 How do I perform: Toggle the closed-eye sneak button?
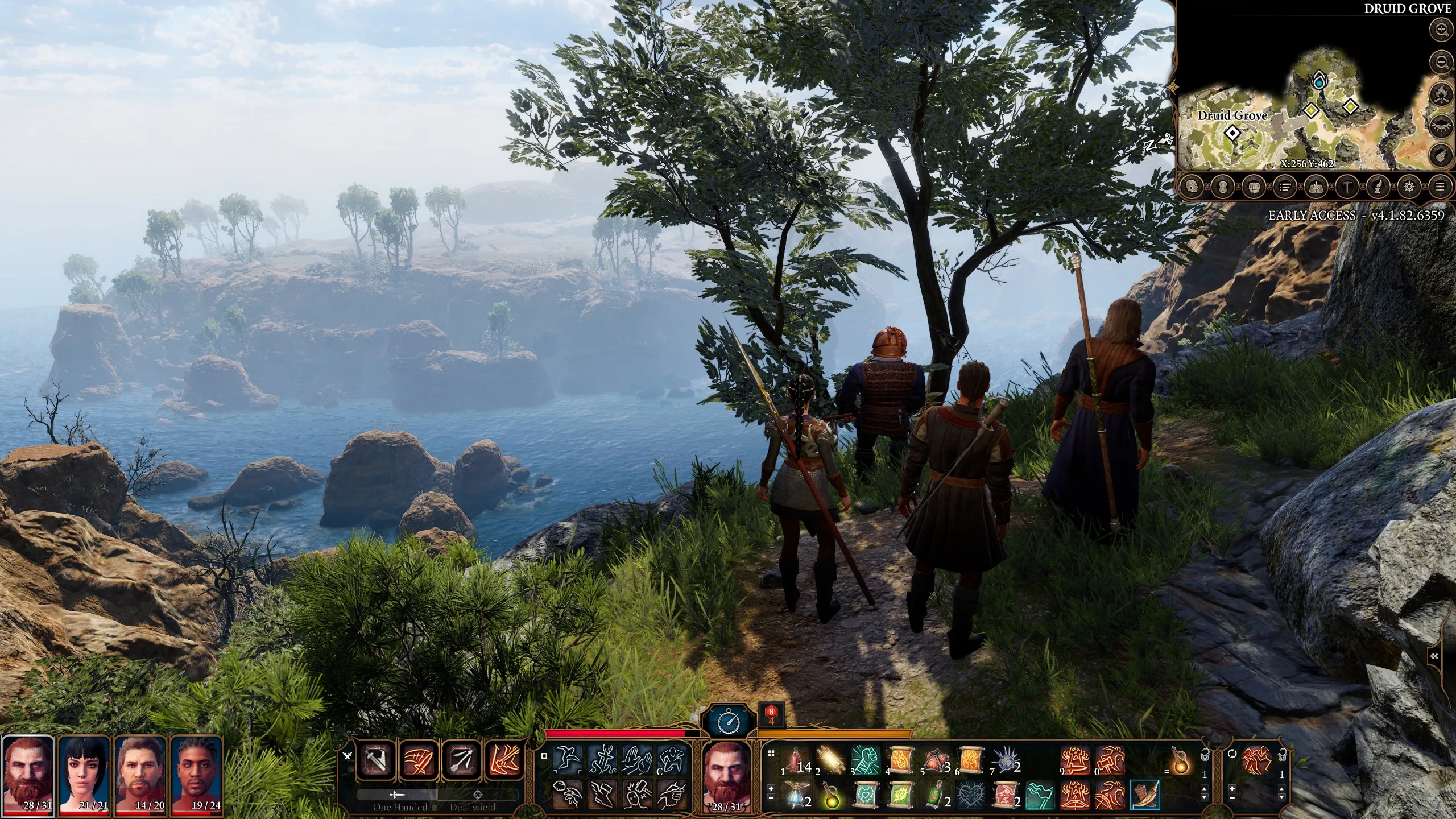(x=1442, y=123)
